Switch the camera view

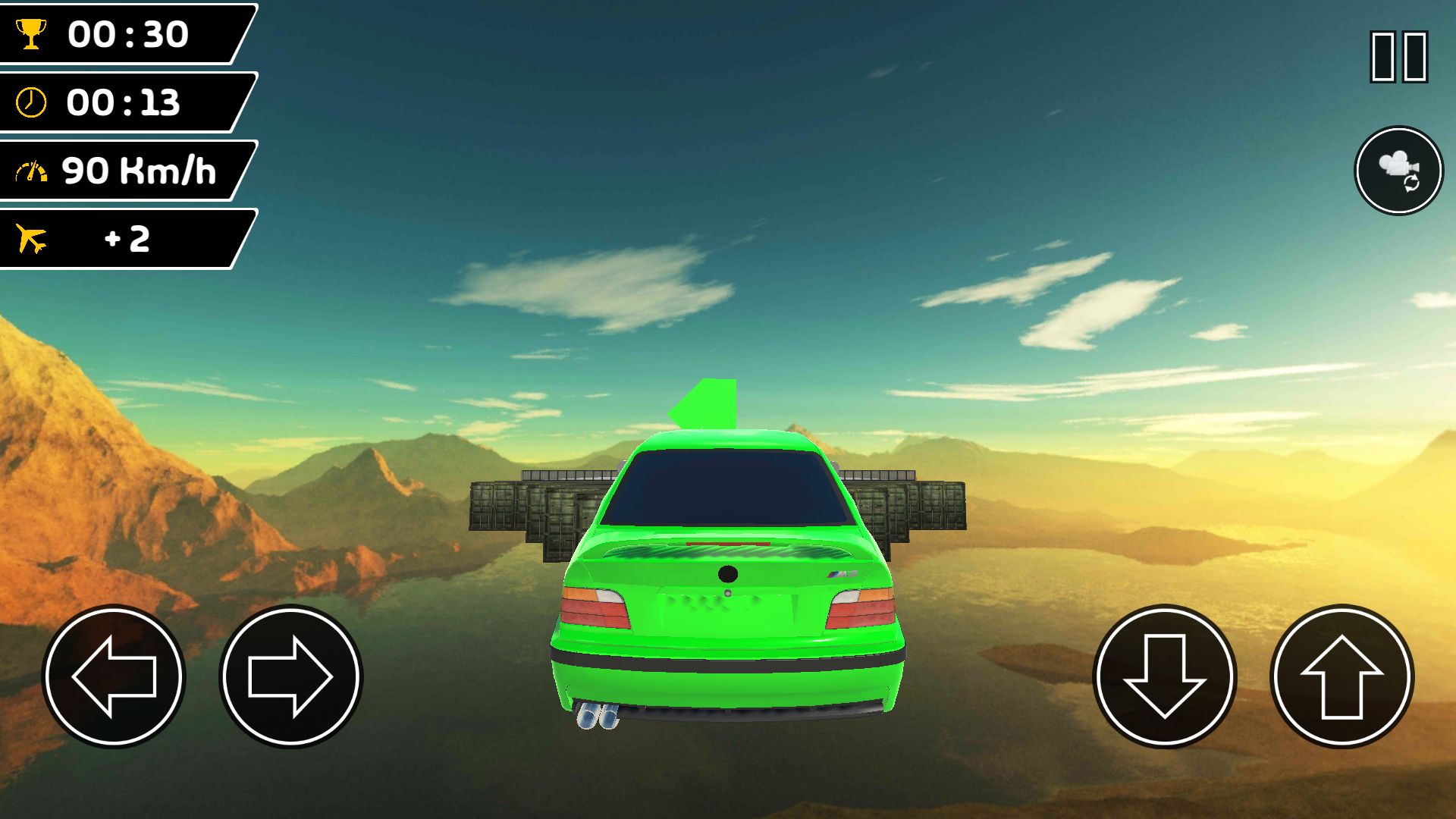(1398, 171)
